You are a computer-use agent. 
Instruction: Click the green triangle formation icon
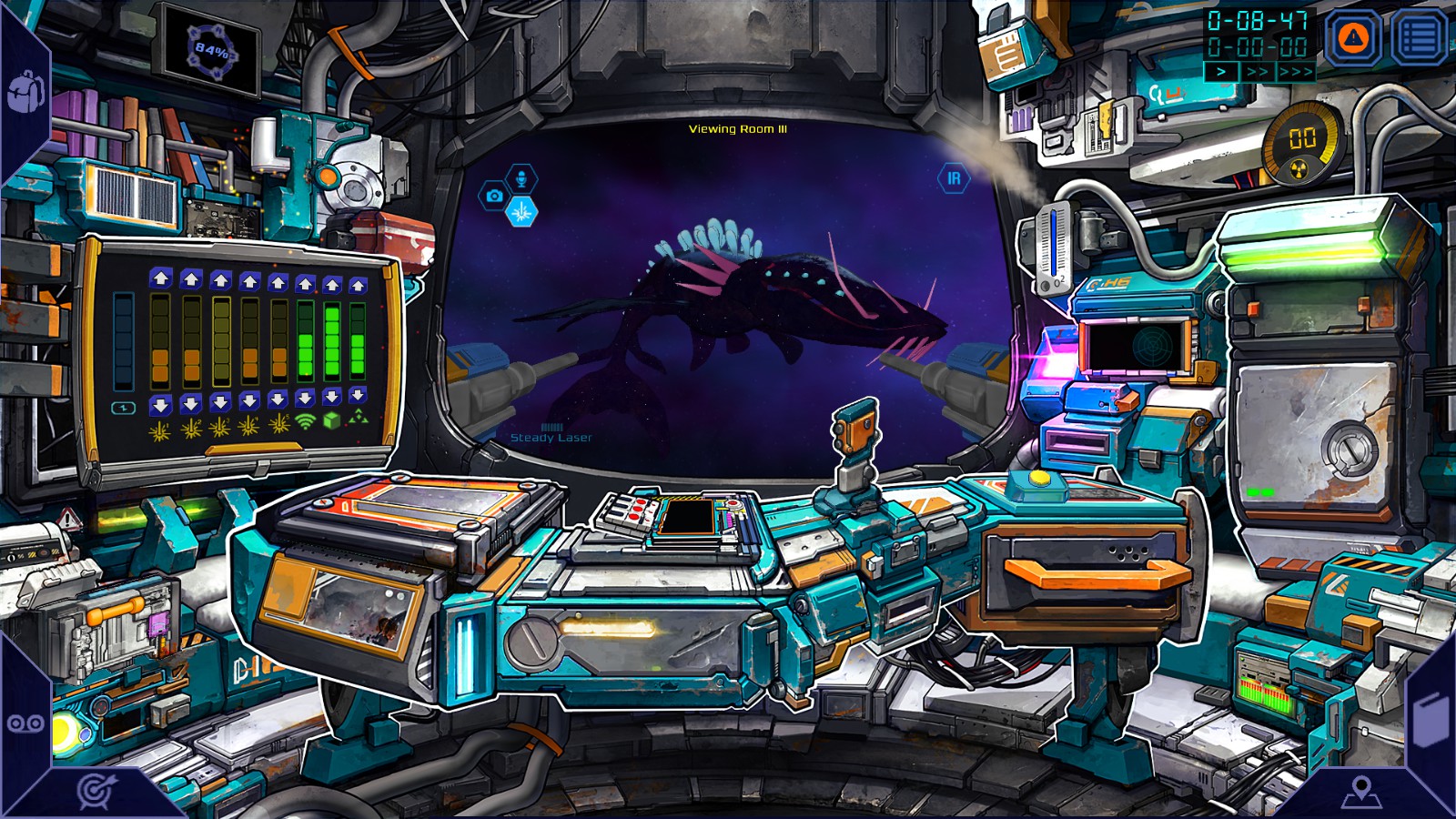(359, 420)
